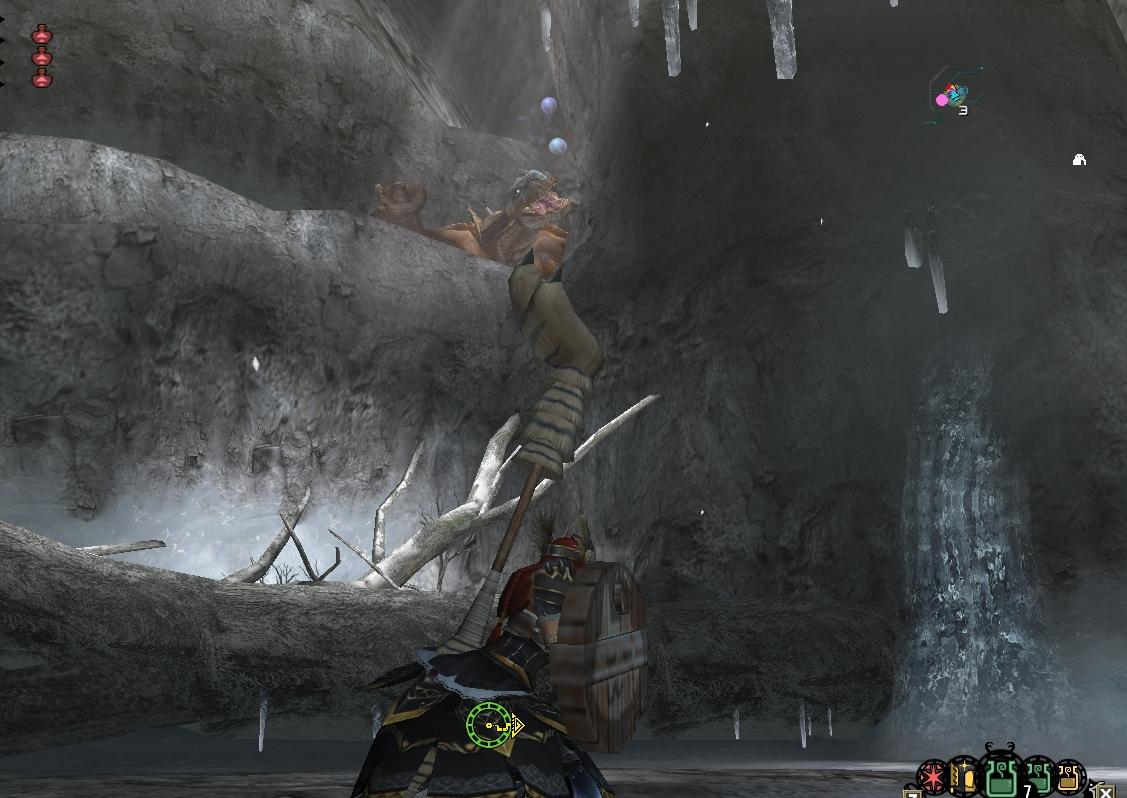Viewport: 1127px width, 798px height.
Task: Click the green circular target reticle
Action: pyautogui.click(x=489, y=723)
